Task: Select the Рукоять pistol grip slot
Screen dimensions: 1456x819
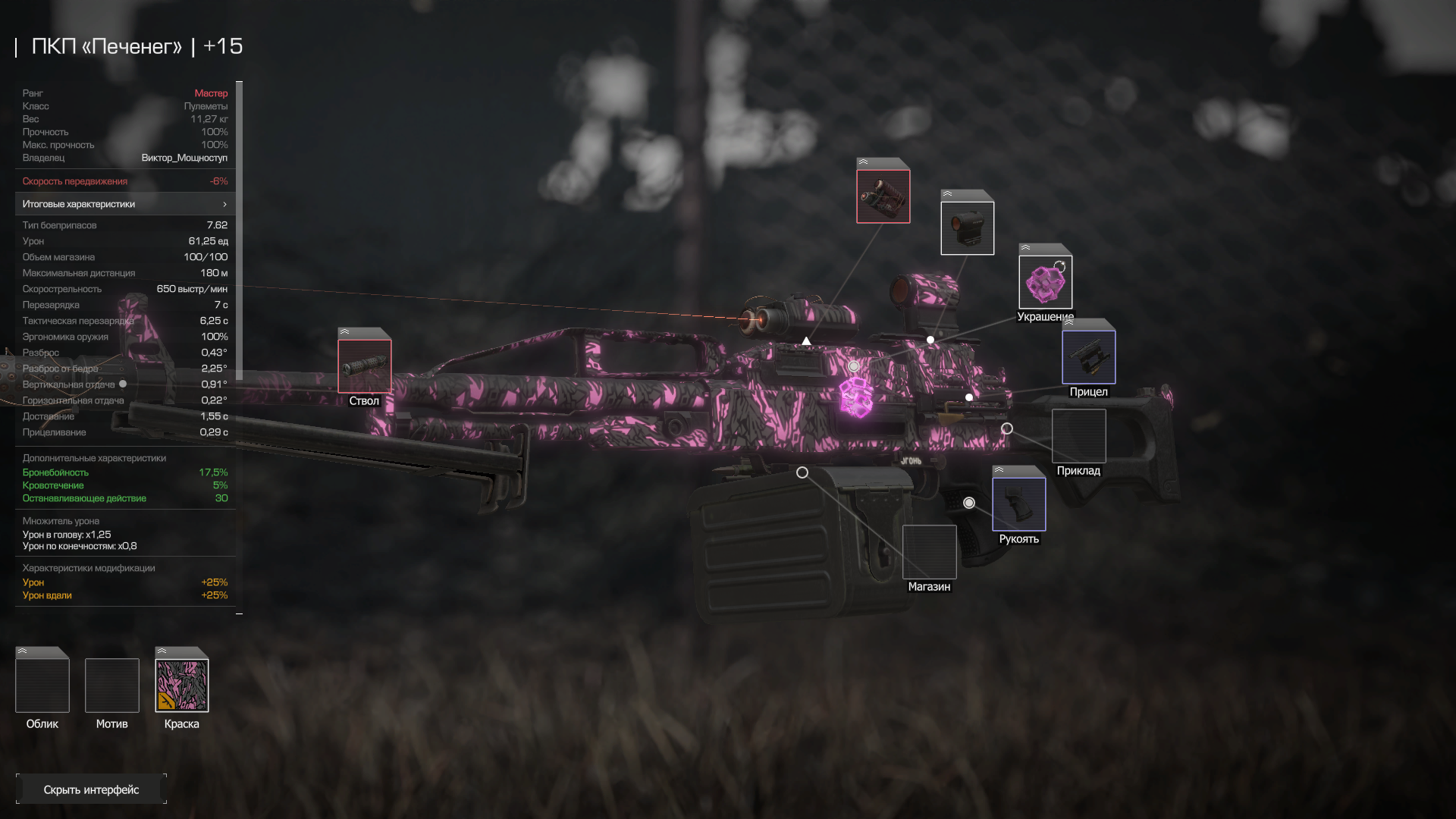Action: (1018, 504)
